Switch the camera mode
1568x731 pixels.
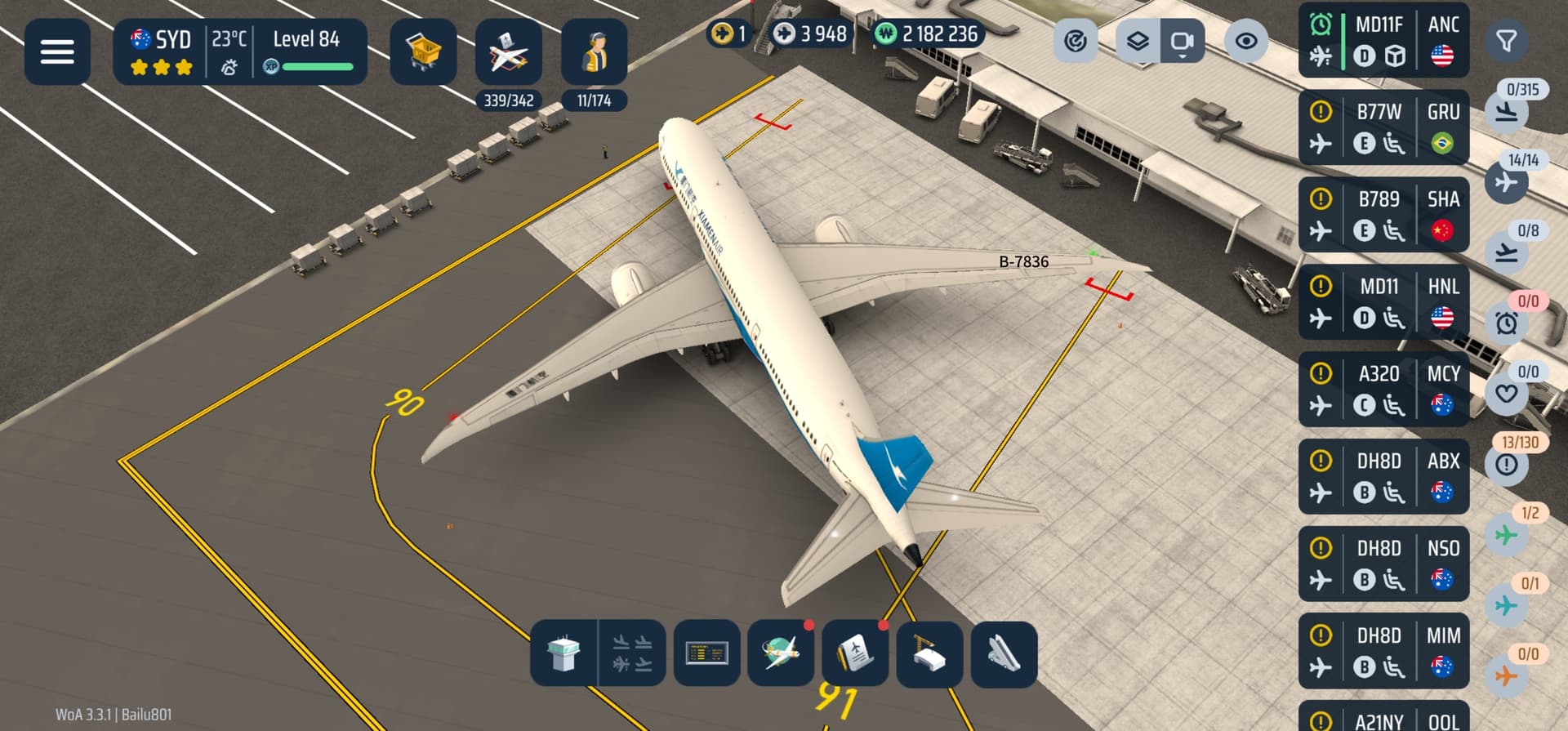[x=1182, y=41]
